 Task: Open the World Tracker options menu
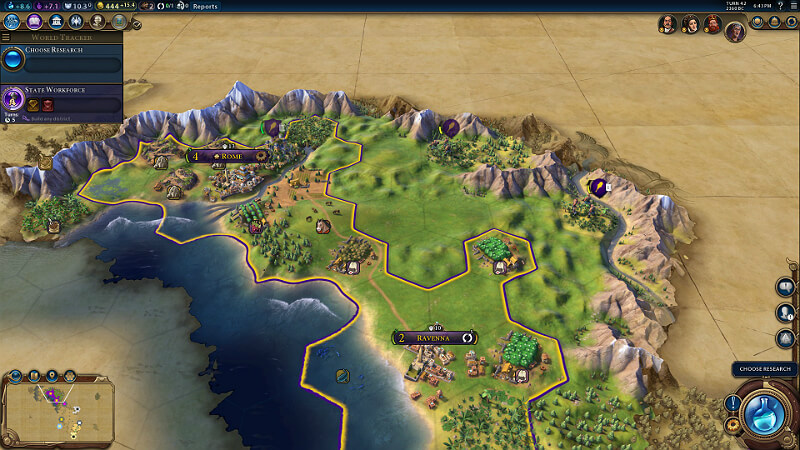(6, 37)
